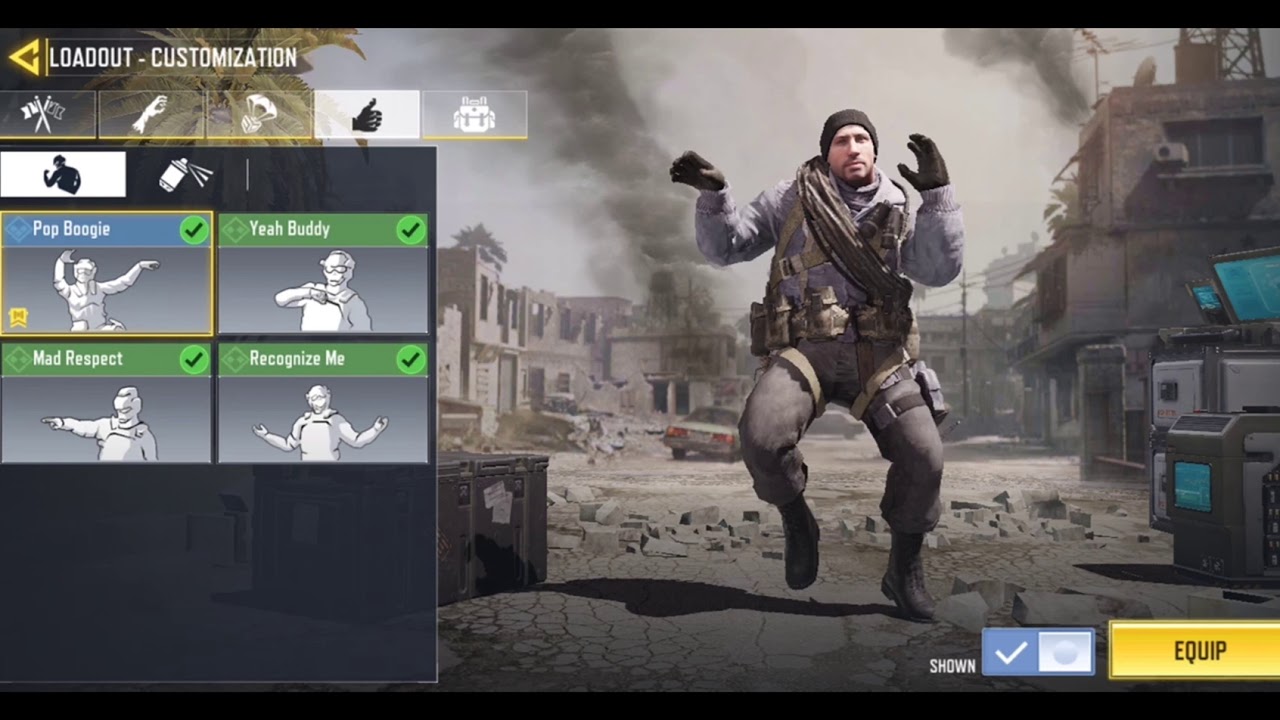
Task: Open the parachute customization tab
Action: [x=260, y=114]
